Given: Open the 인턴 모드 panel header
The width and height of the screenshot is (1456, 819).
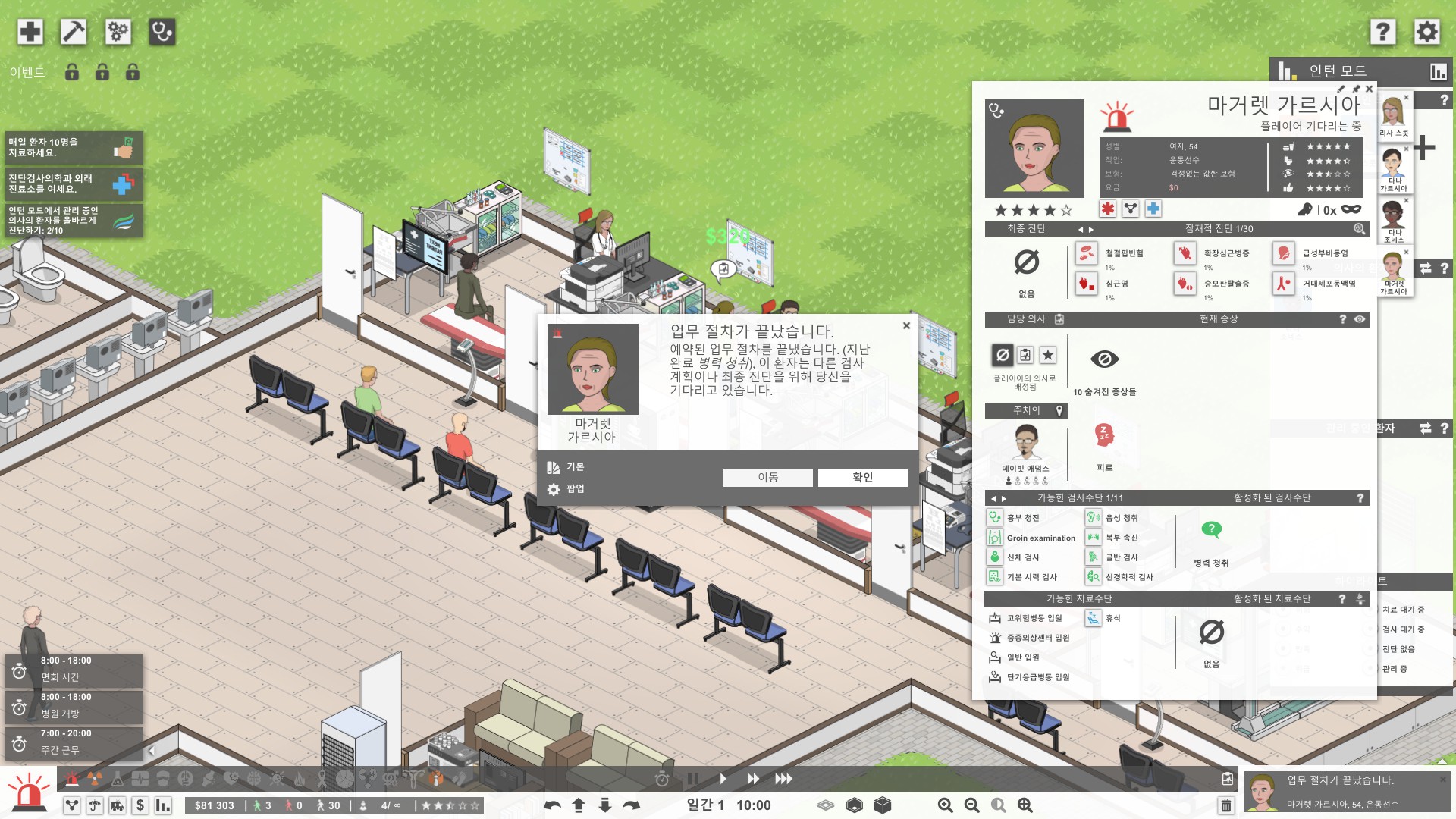Looking at the screenshot, I should (x=1338, y=71).
